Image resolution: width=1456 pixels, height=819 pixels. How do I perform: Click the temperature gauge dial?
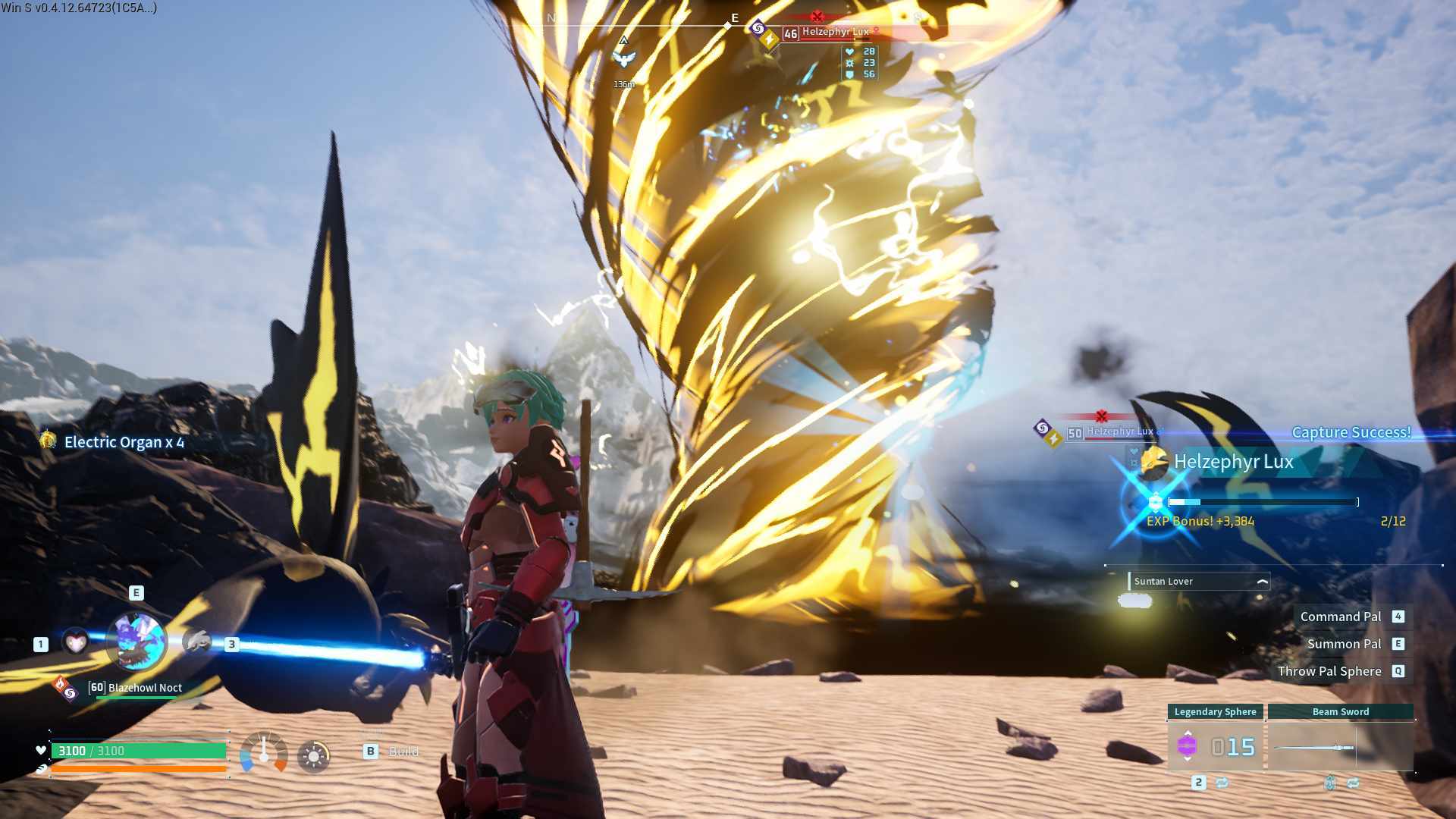click(x=264, y=752)
